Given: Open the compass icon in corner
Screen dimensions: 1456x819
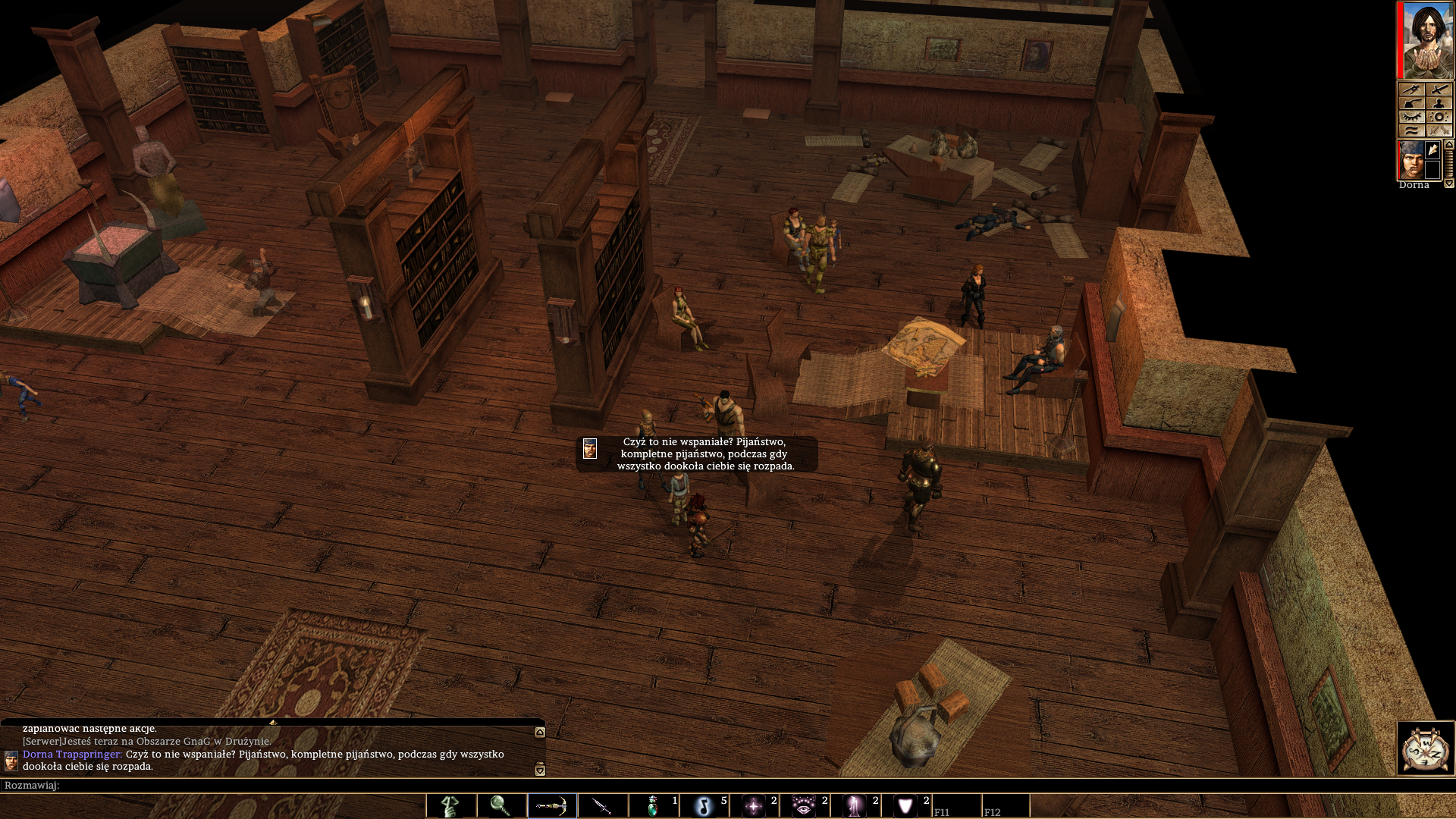Looking at the screenshot, I should pyautogui.click(x=1425, y=748).
